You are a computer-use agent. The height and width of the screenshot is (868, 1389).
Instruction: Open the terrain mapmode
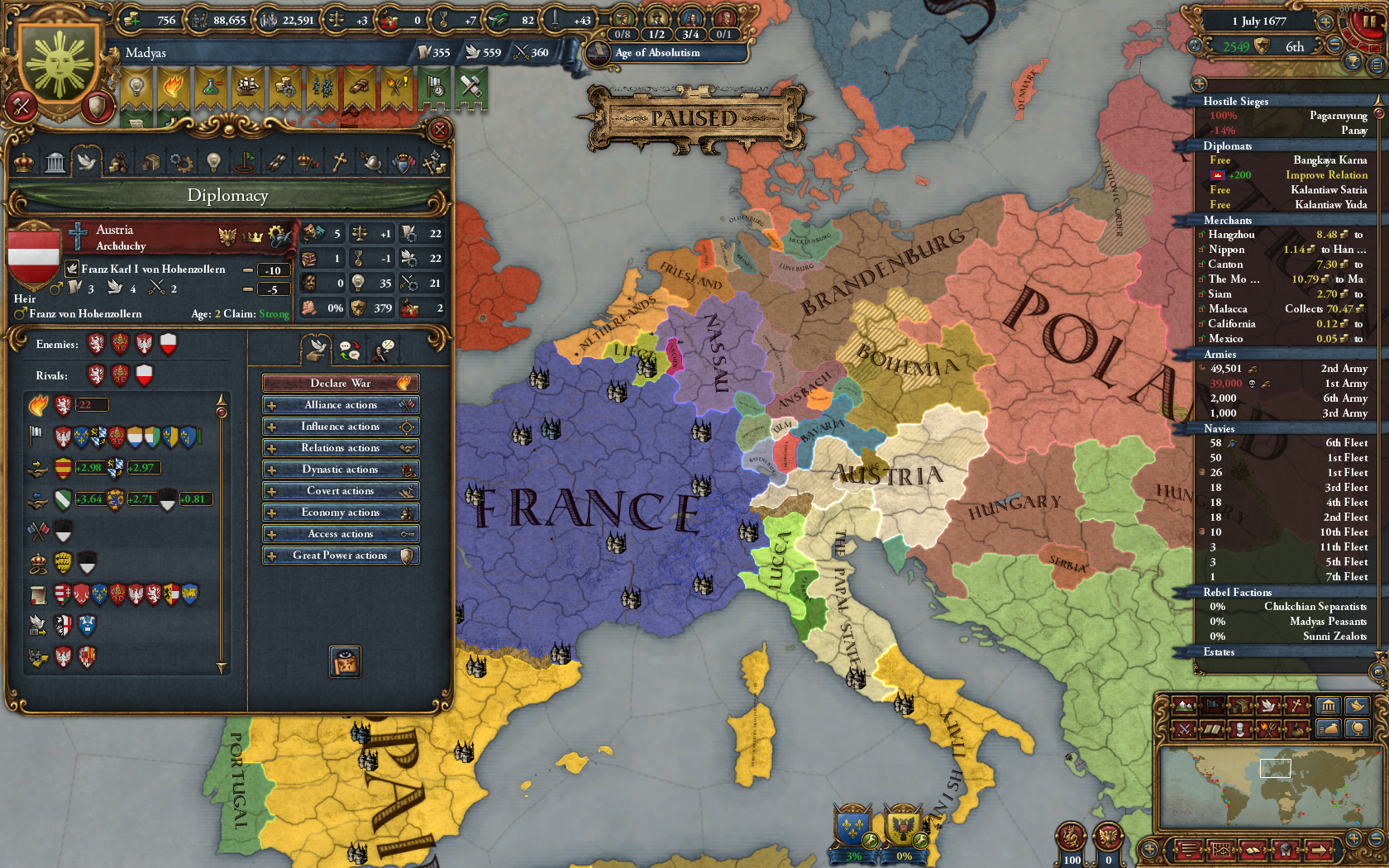coord(1183,706)
